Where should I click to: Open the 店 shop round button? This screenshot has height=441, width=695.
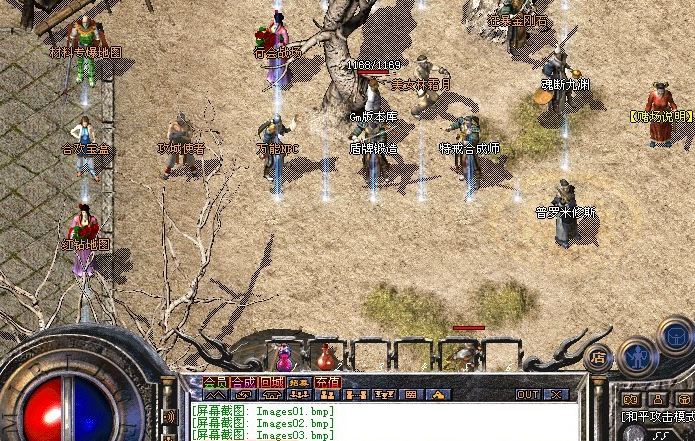point(599,356)
